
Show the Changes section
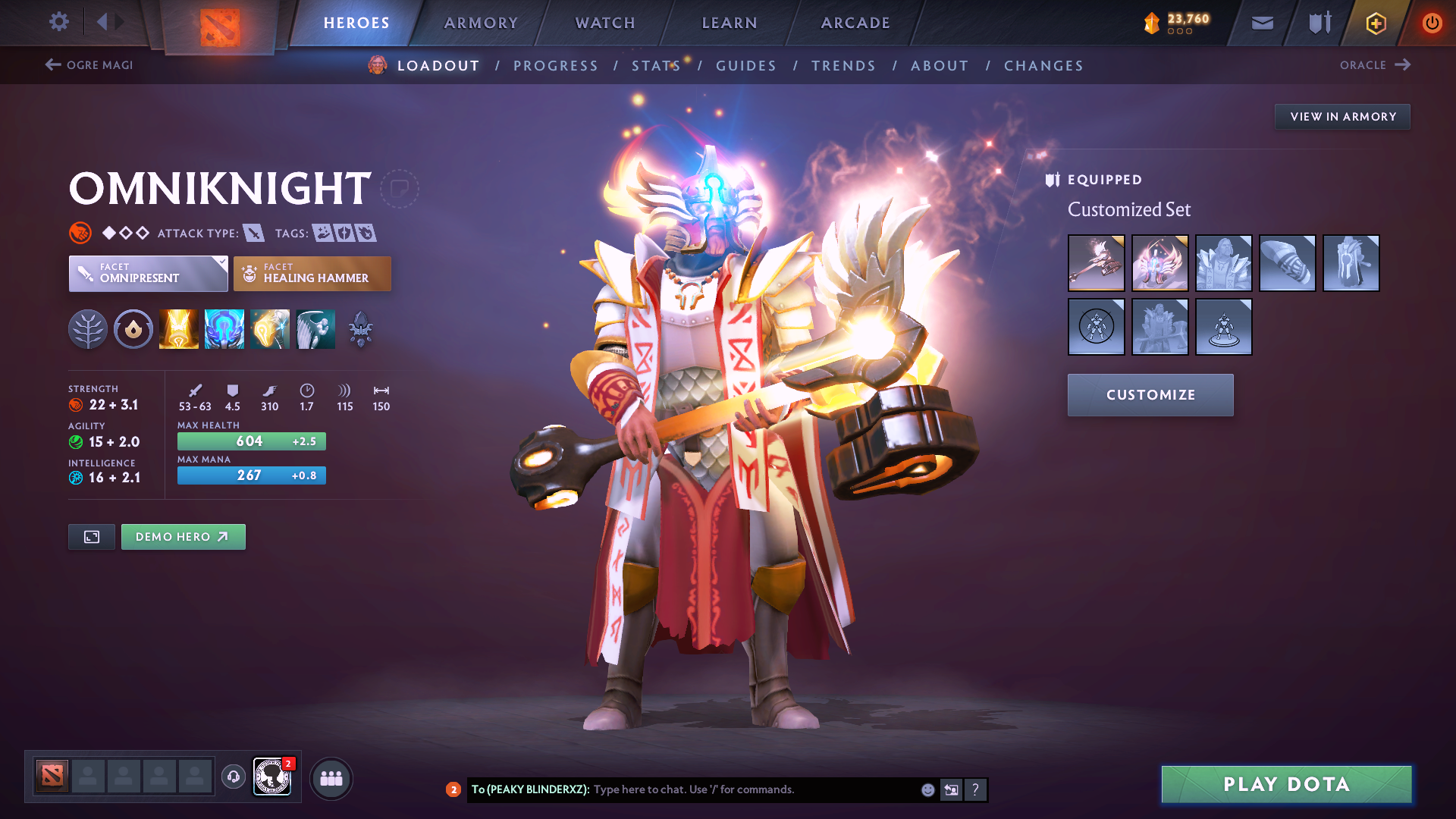click(x=1043, y=66)
